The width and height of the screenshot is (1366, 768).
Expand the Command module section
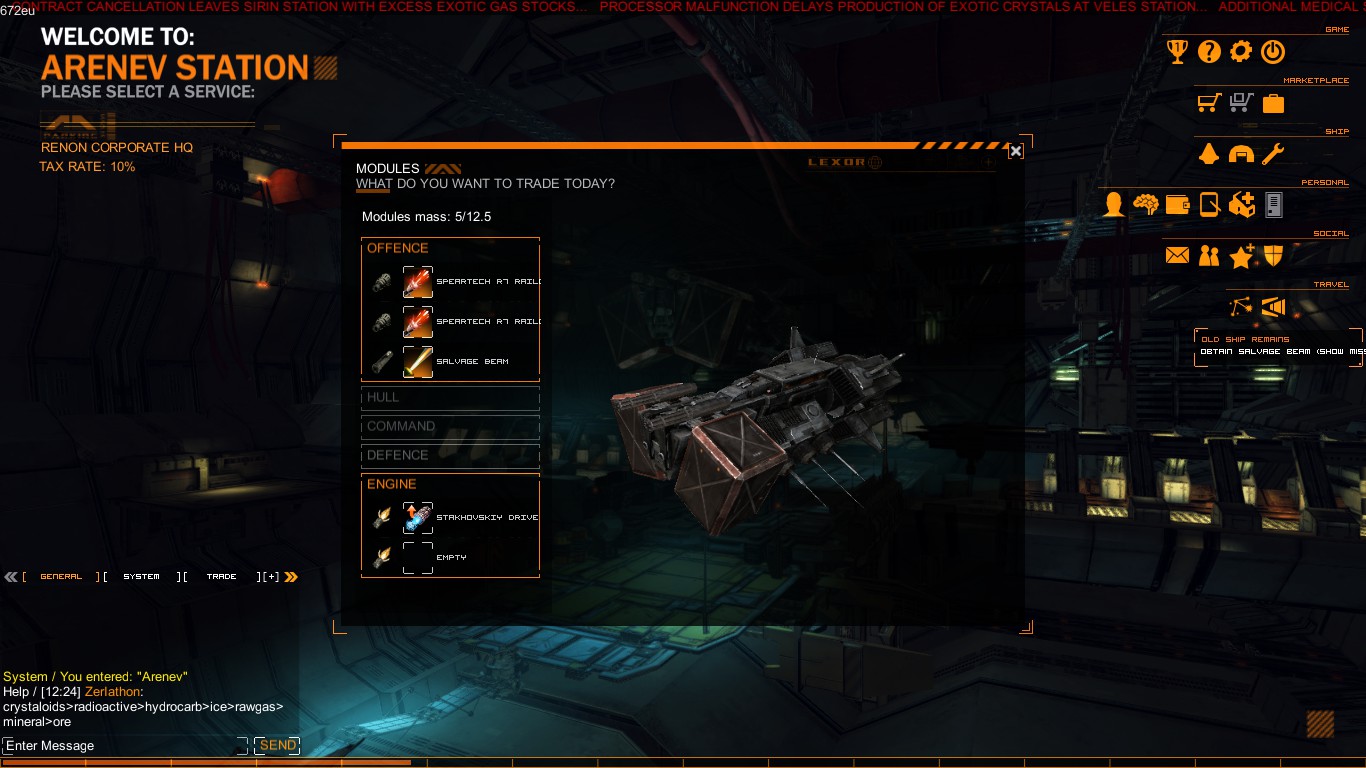(x=450, y=426)
